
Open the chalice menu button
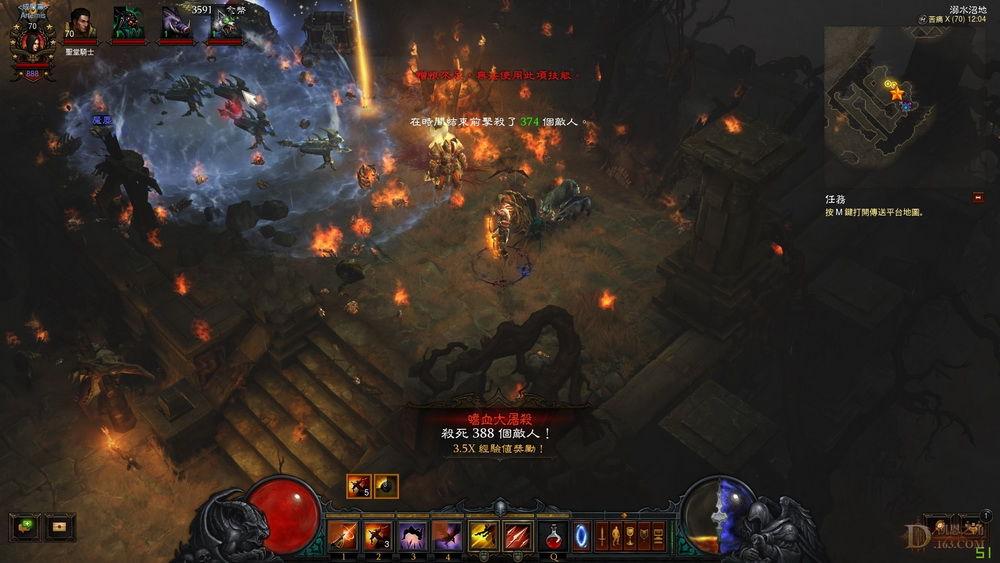click(631, 535)
